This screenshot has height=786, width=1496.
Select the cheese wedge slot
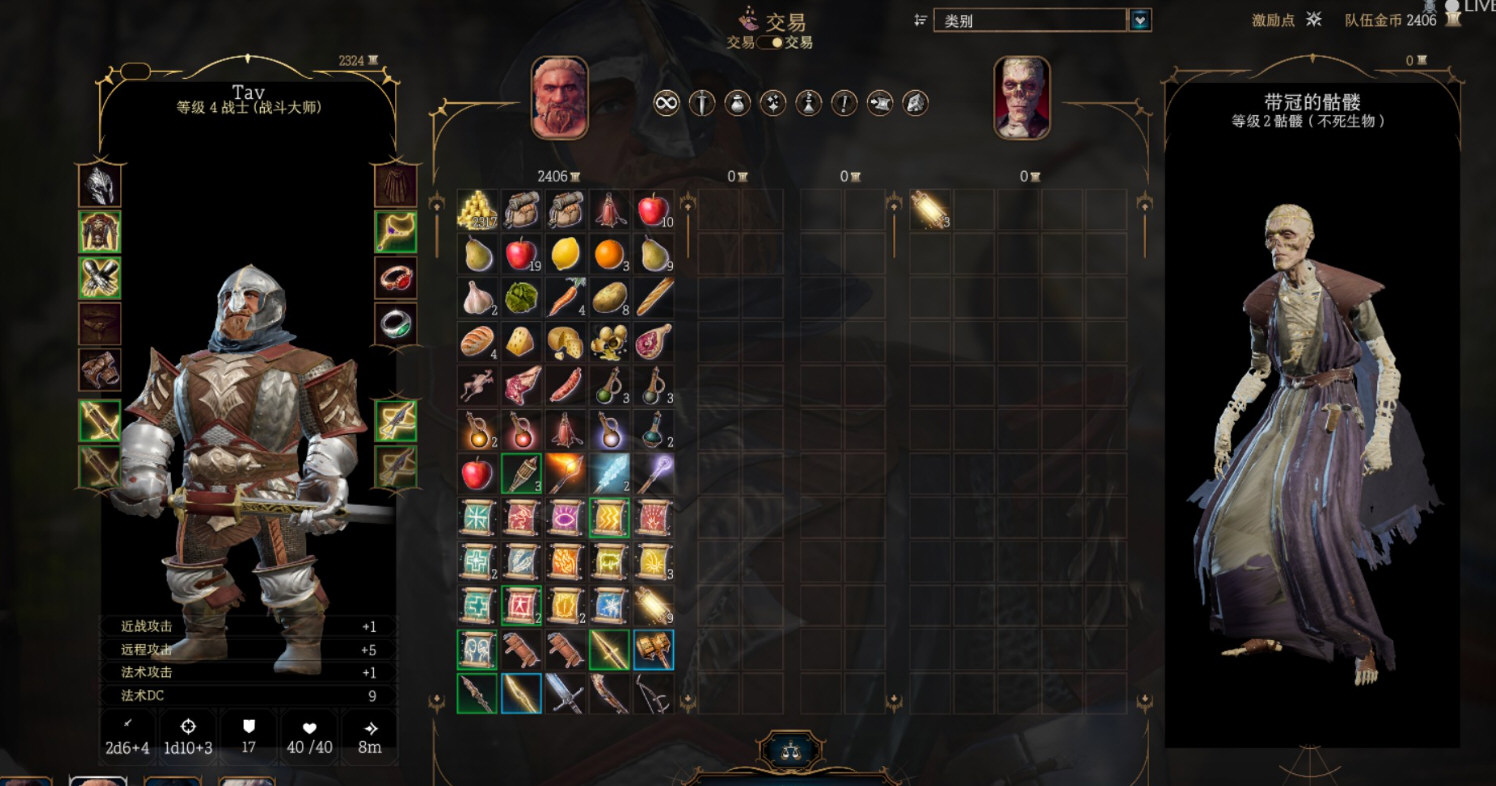click(521, 342)
